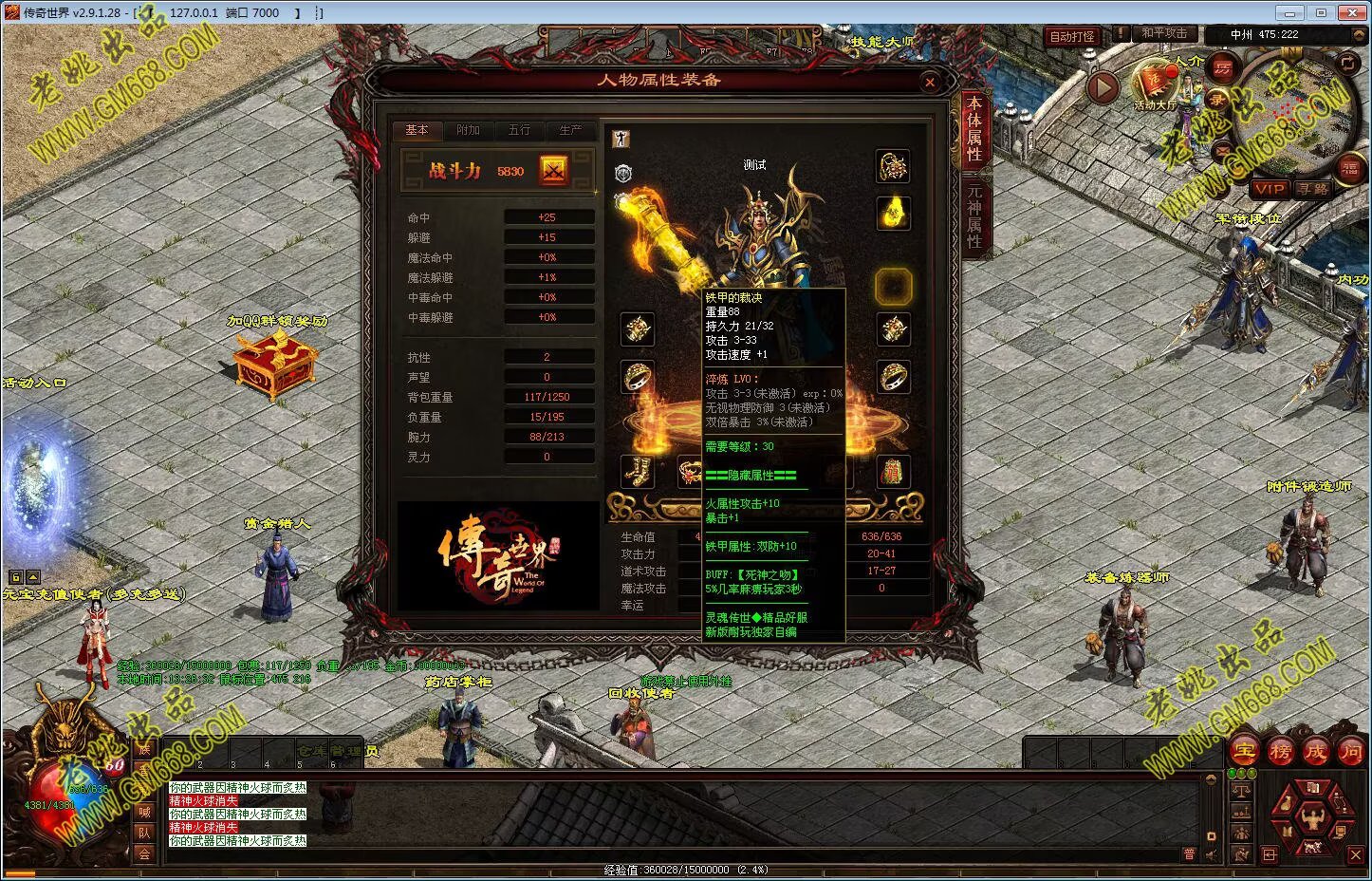
Task: Toggle the 自动打怪 auto-fight button
Action: (1072, 36)
